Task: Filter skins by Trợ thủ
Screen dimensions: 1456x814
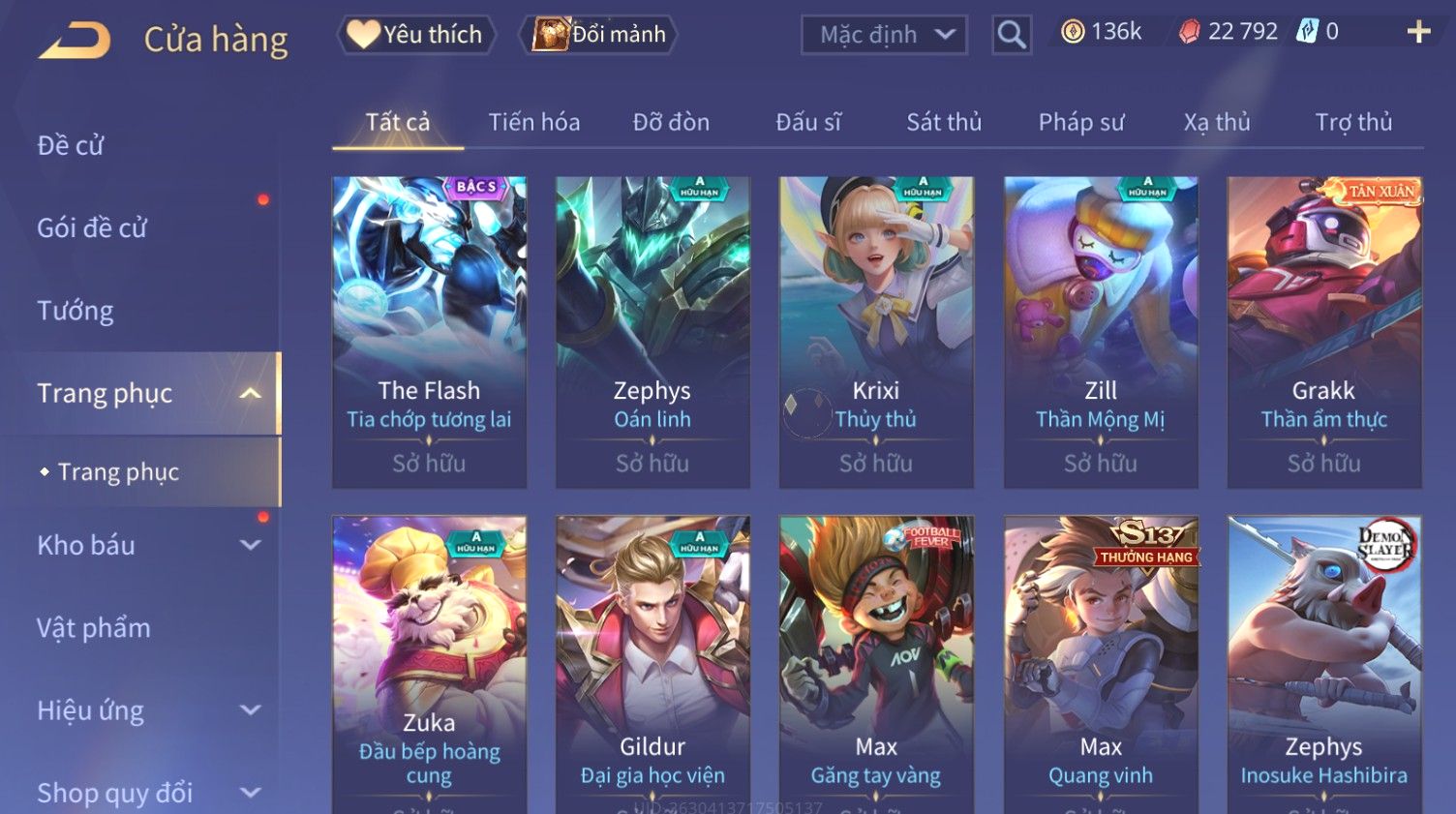Action: point(1352,122)
